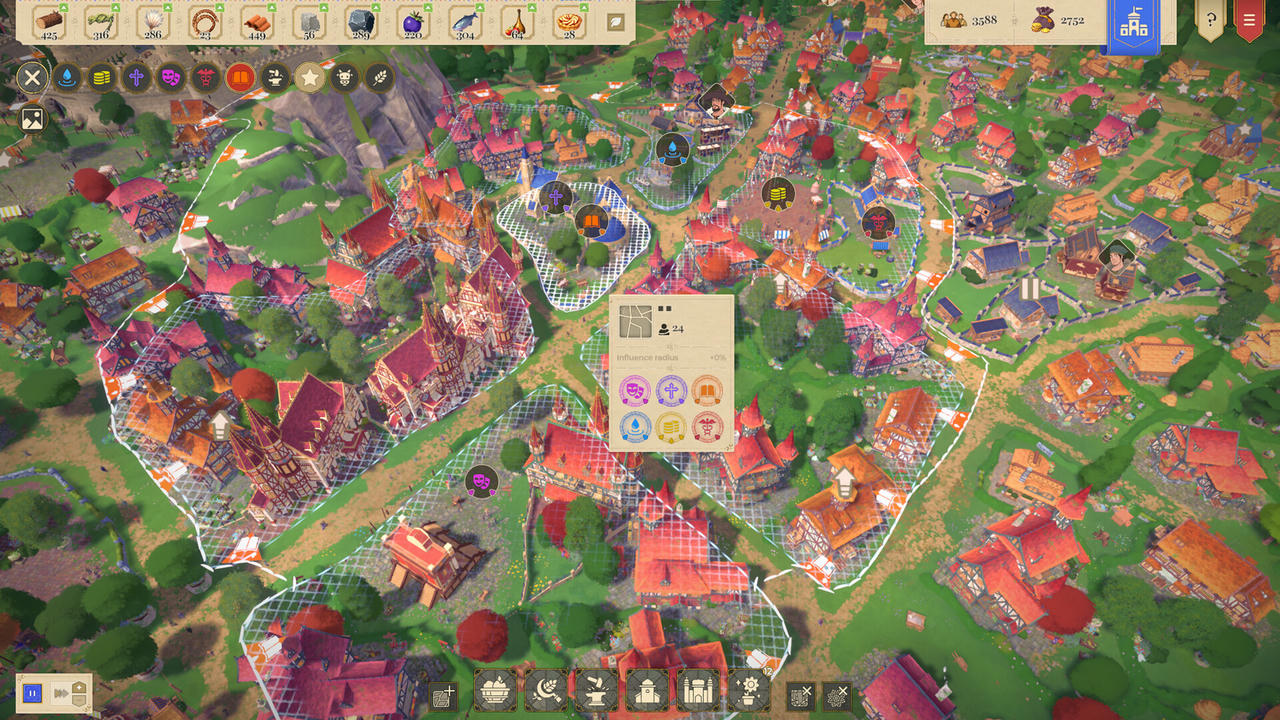Open the question mark help banner

1210,19
